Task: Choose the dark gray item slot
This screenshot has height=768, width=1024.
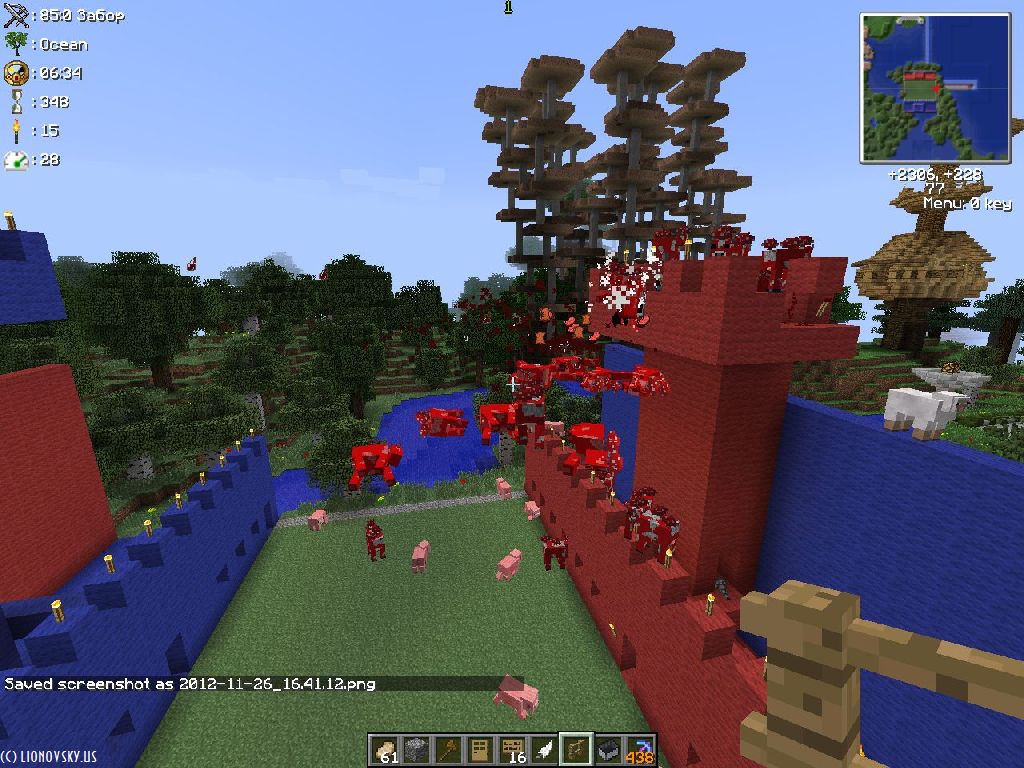Action: pyautogui.click(x=607, y=748)
